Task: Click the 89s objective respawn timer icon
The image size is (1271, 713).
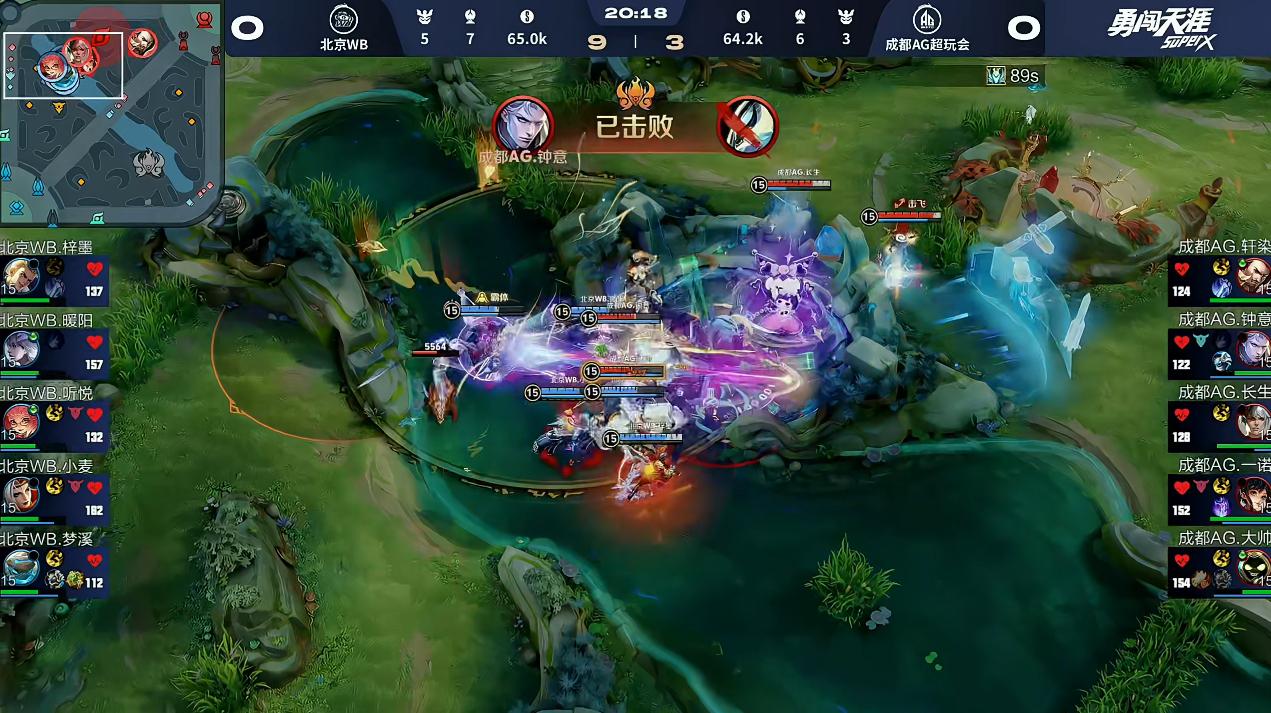Action: click(996, 76)
